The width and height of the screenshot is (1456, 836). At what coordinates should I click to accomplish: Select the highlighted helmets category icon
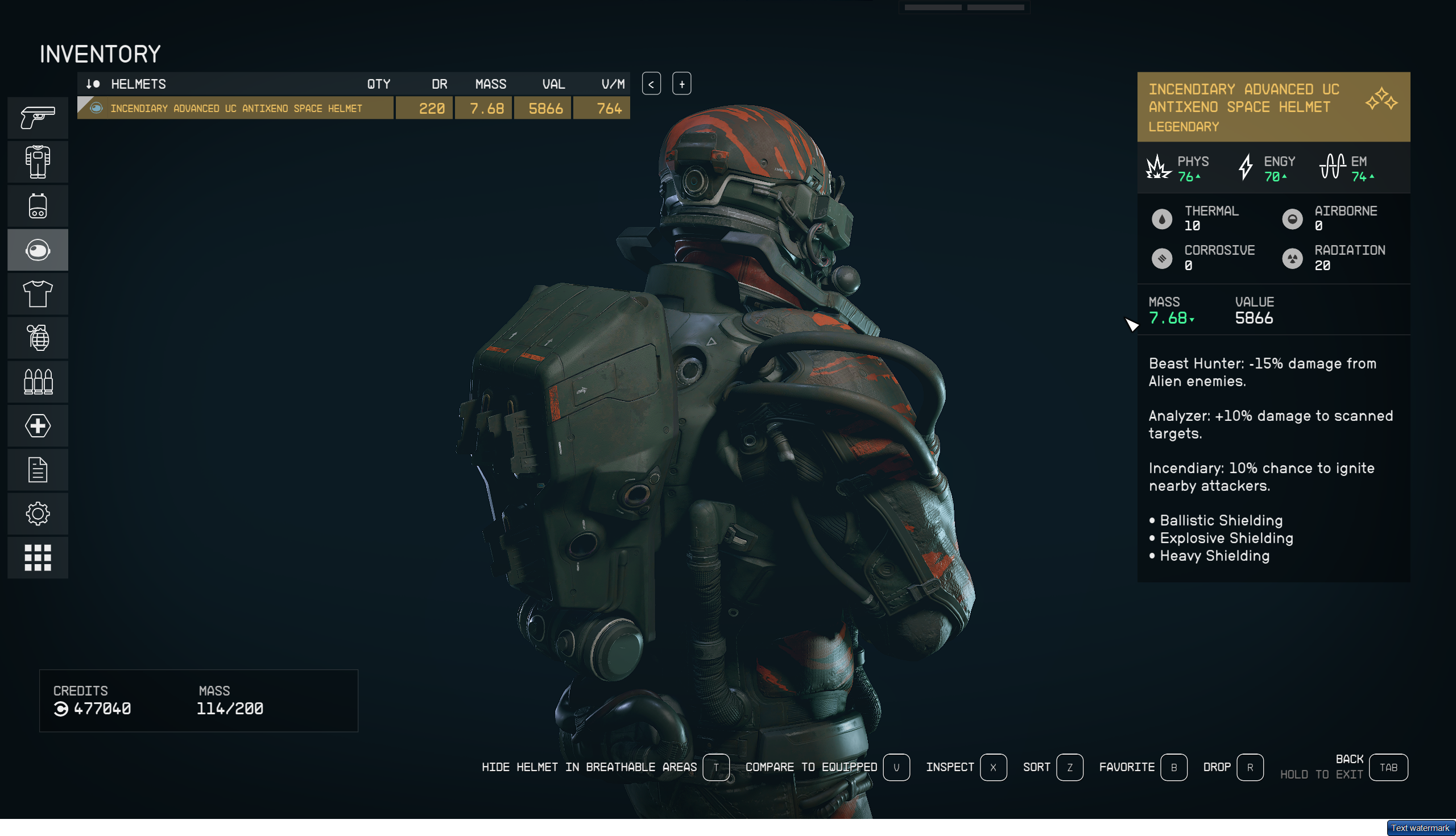(38, 249)
